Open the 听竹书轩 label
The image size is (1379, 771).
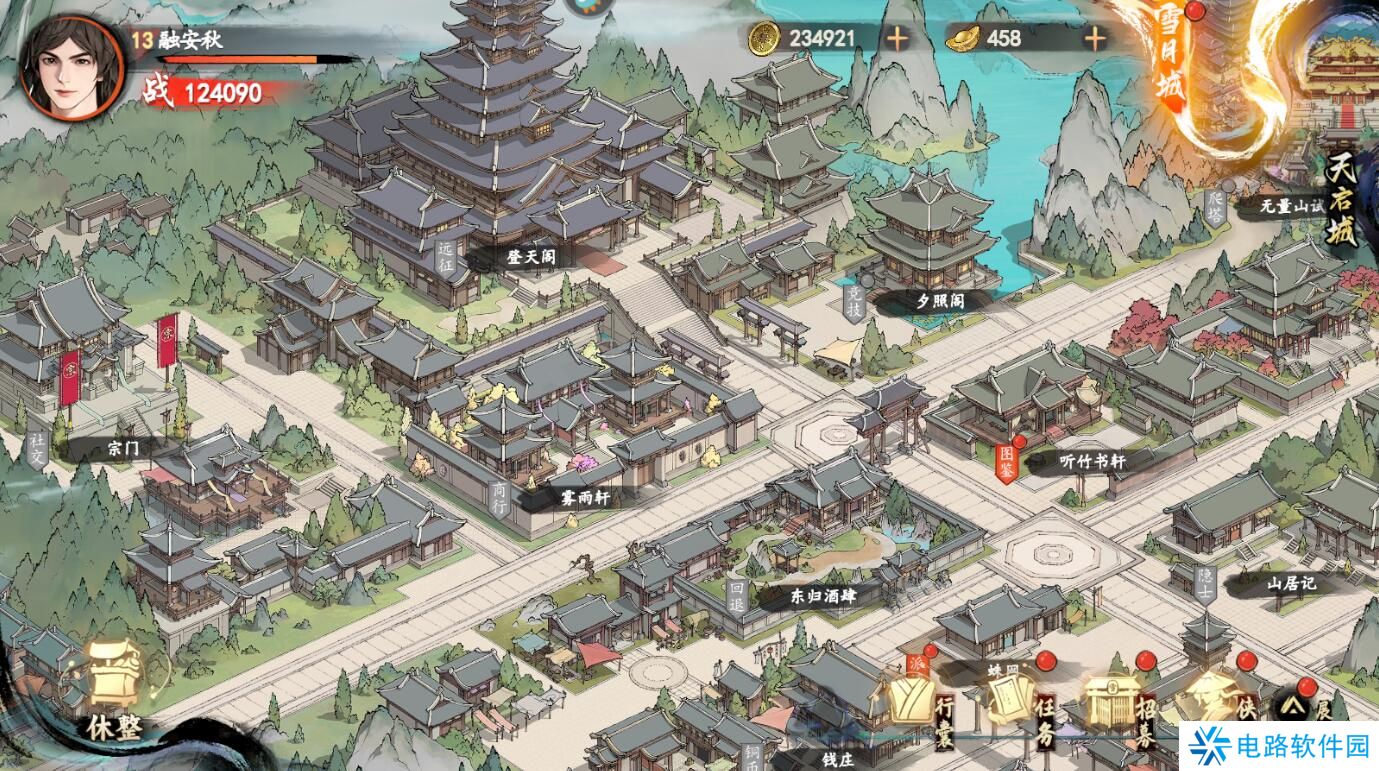point(1091,461)
